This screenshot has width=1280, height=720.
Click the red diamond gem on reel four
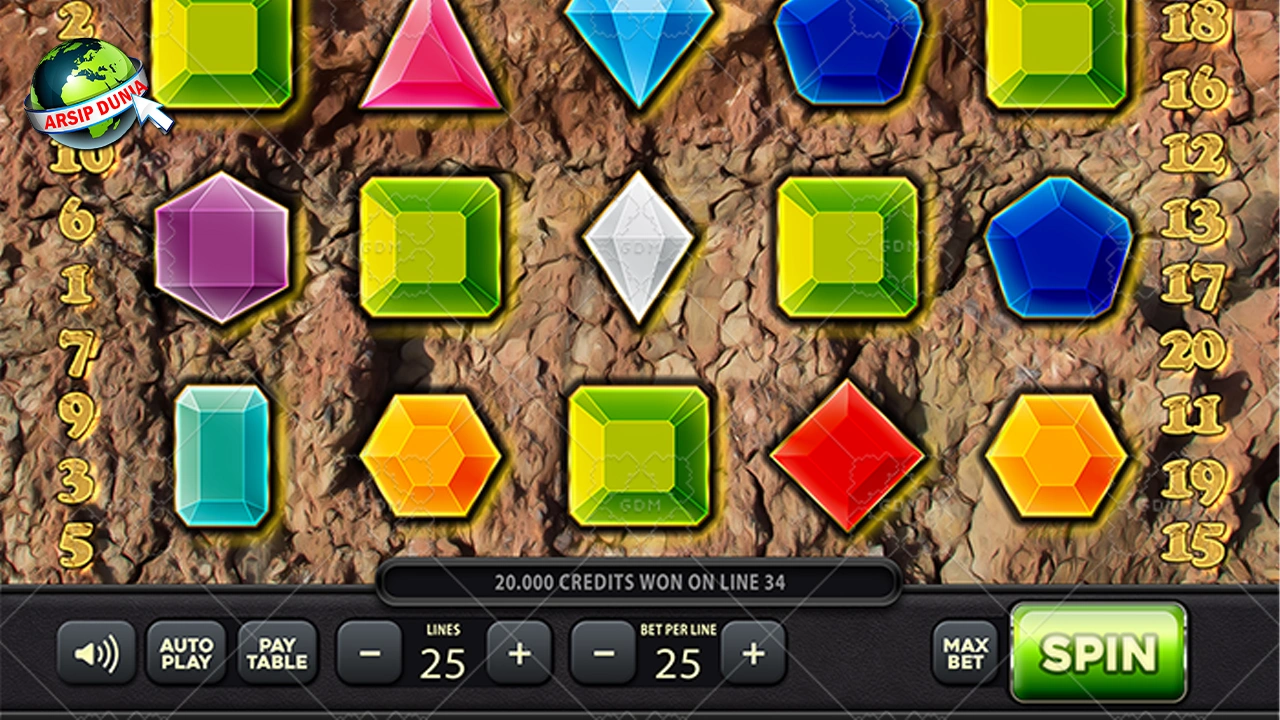click(x=848, y=455)
